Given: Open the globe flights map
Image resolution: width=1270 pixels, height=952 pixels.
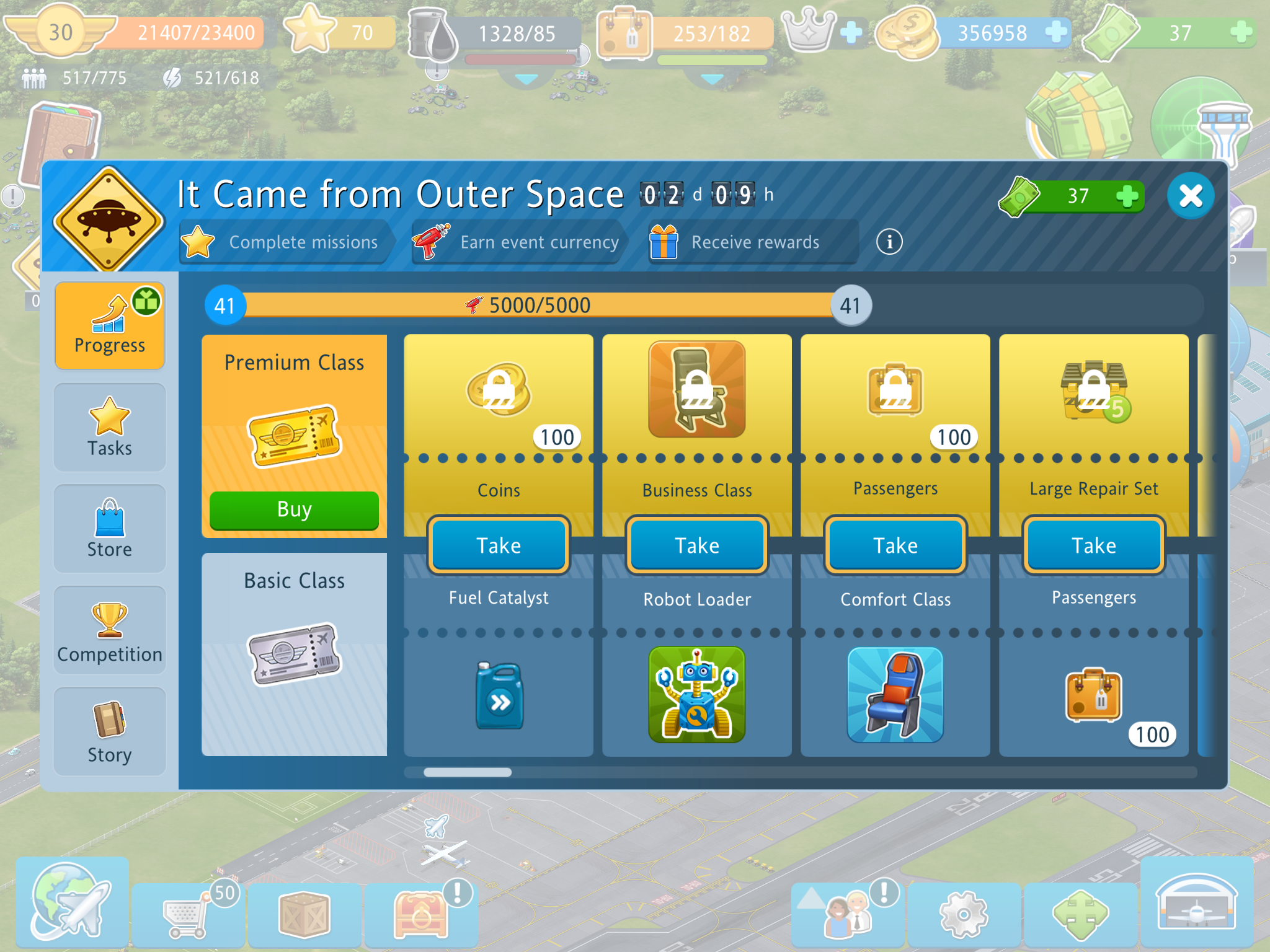Looking at the screenshot, I should click(71, 902).
